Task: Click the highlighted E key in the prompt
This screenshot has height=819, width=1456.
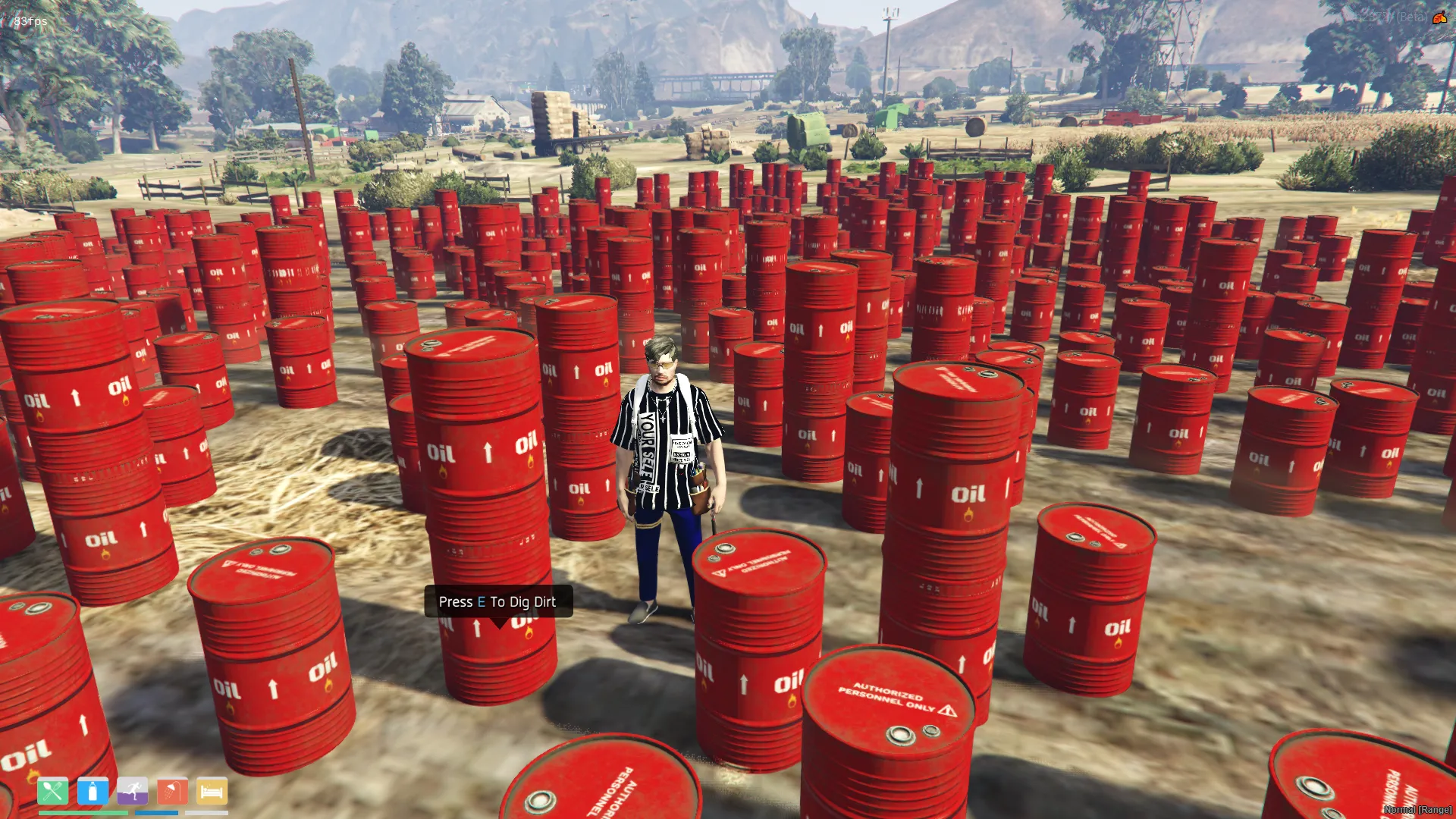Action: click(x=481, y=601)
